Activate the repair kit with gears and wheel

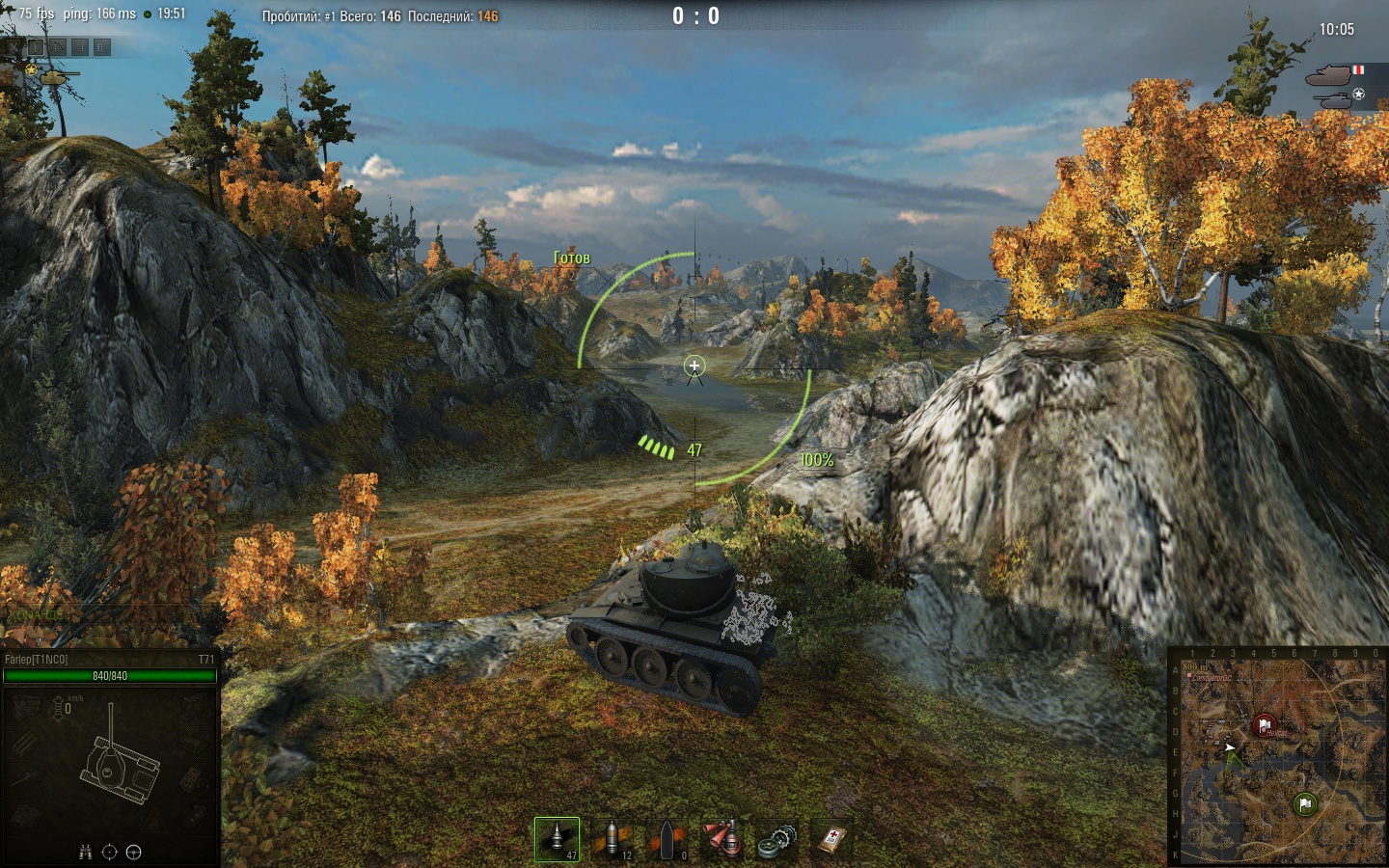(x=777, y=839)
